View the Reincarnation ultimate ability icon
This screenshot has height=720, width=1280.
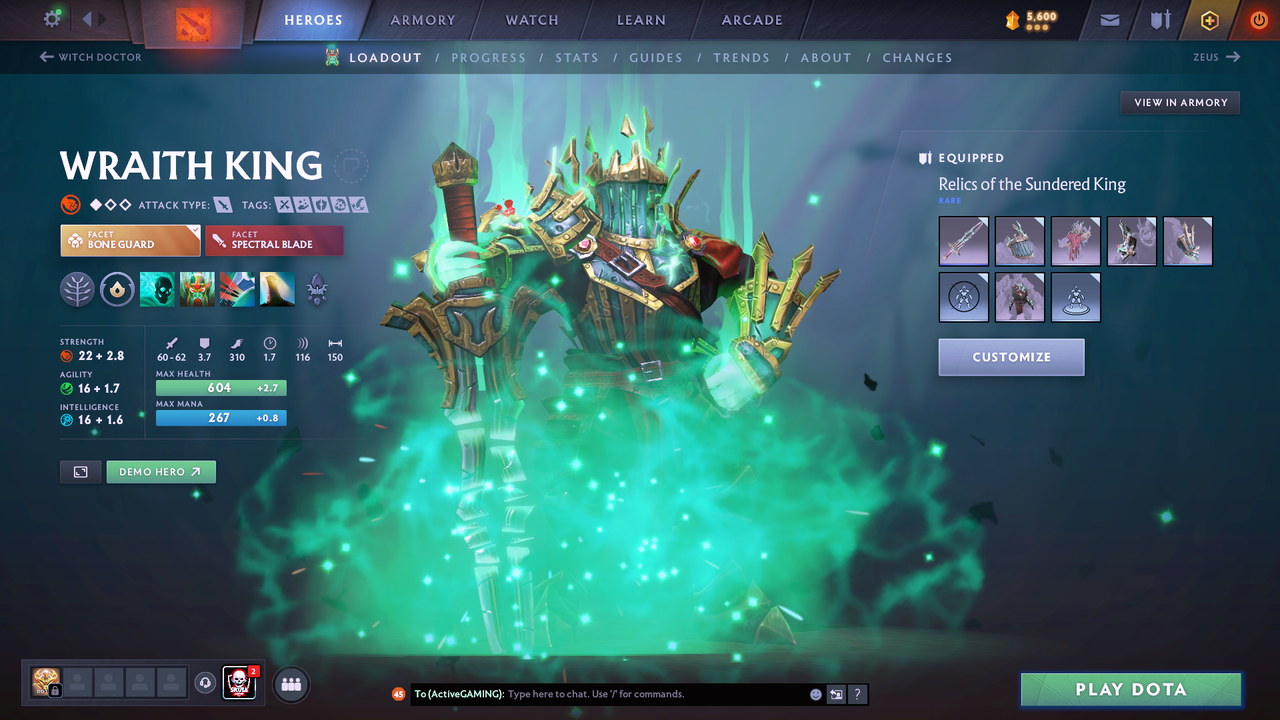tap(277, 289)
